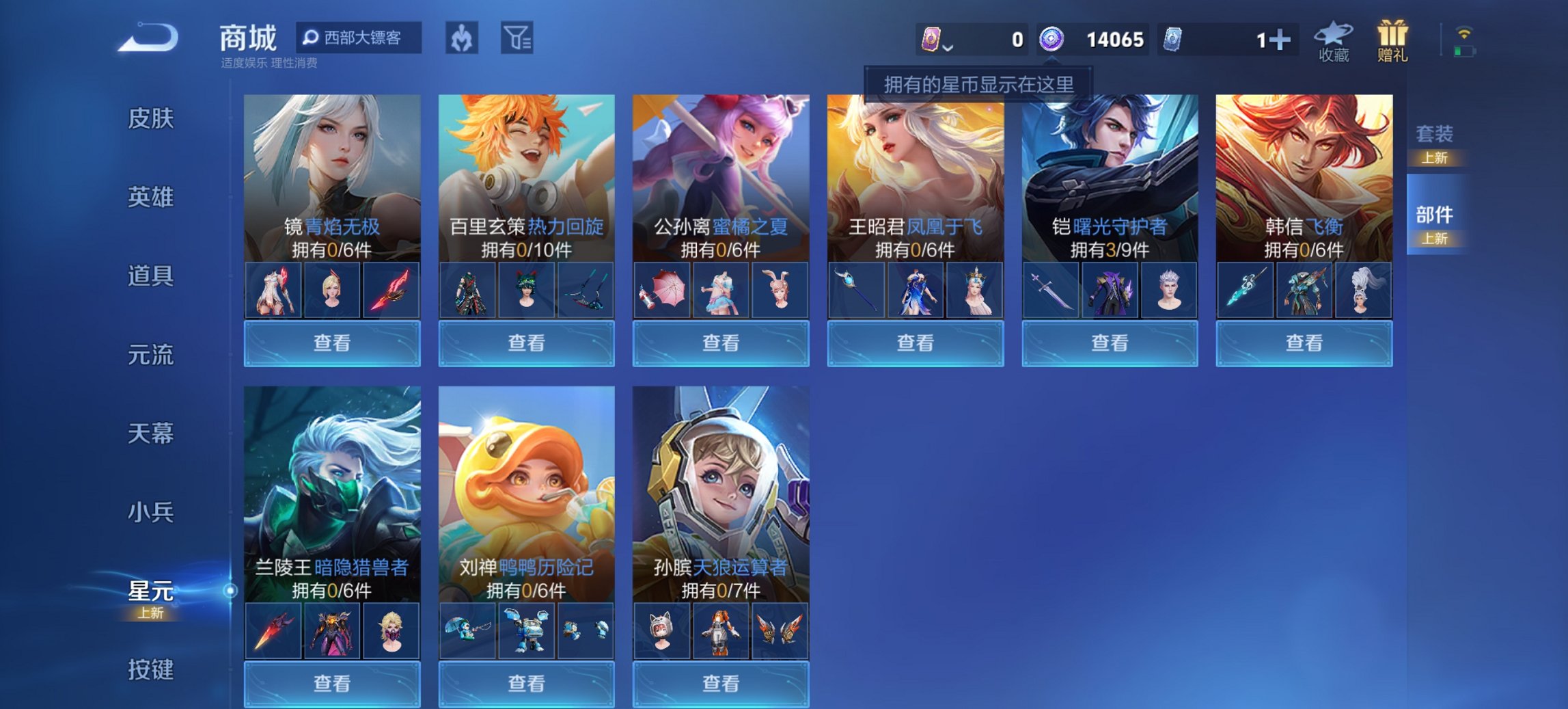This screenshot has height=709, width=1568.
Task: Switch to the 皮肤 category
Action: point(152,119)
